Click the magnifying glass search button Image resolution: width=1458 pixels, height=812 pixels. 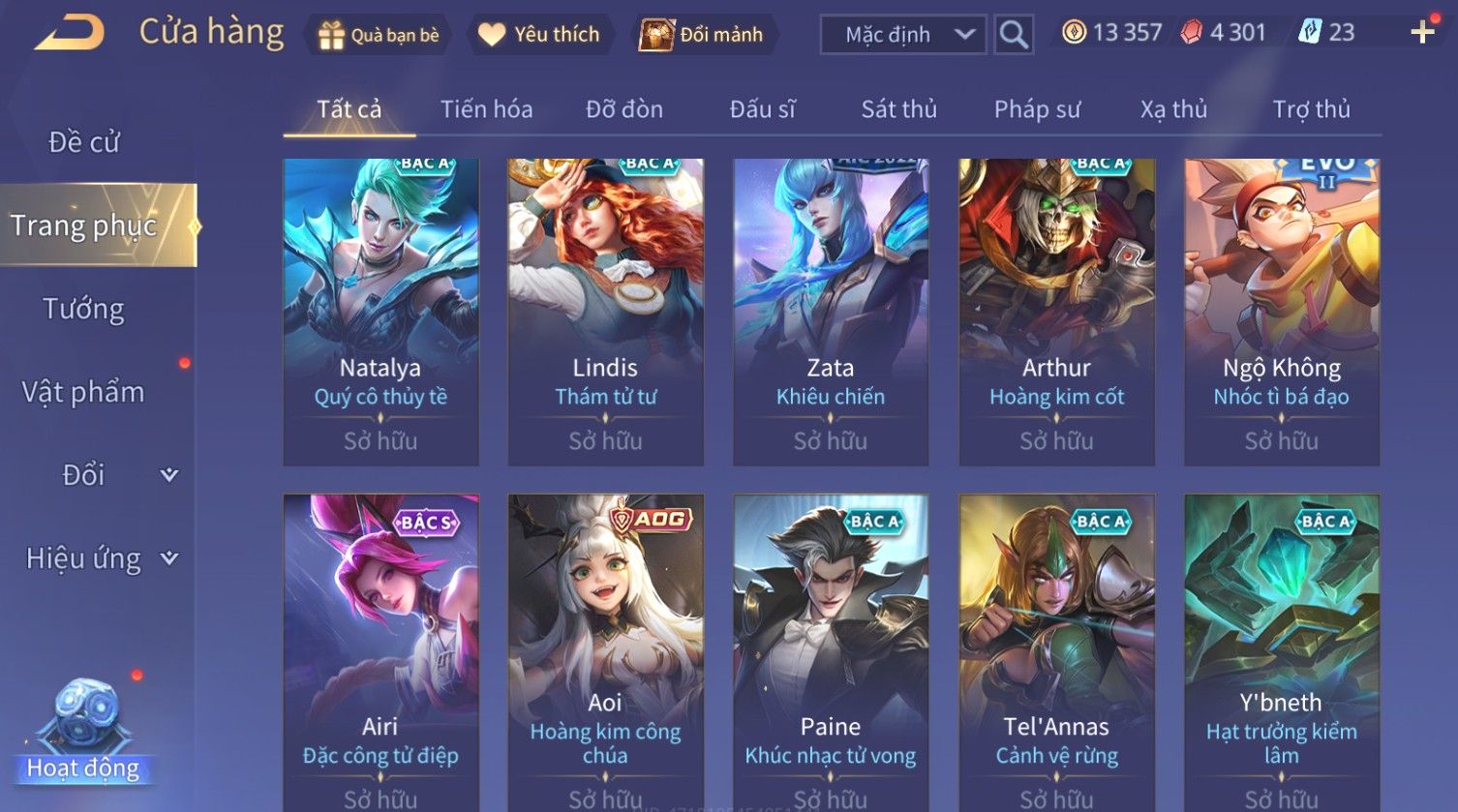click(x=1014, y=35)
